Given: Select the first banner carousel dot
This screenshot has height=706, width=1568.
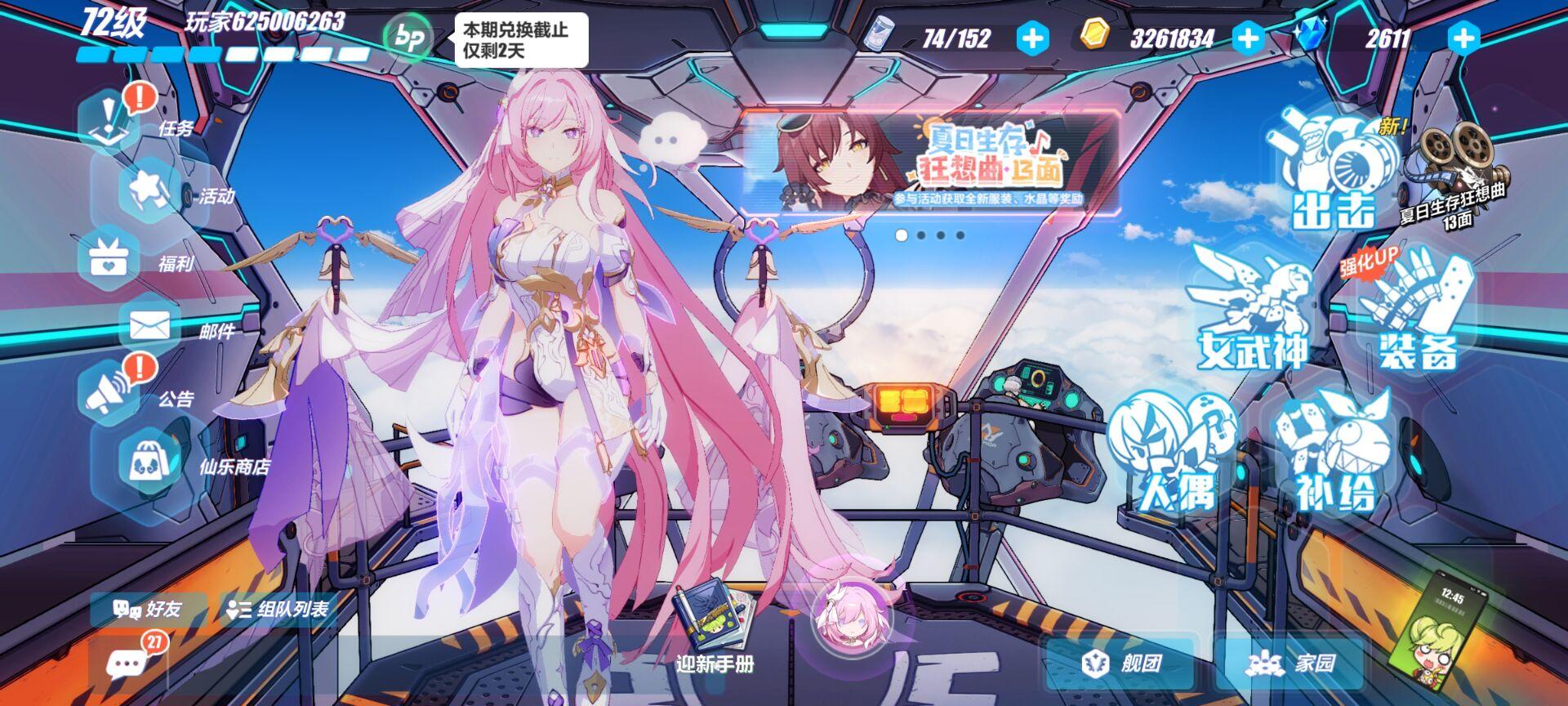Looking at the screenshot, I should 901,235.
